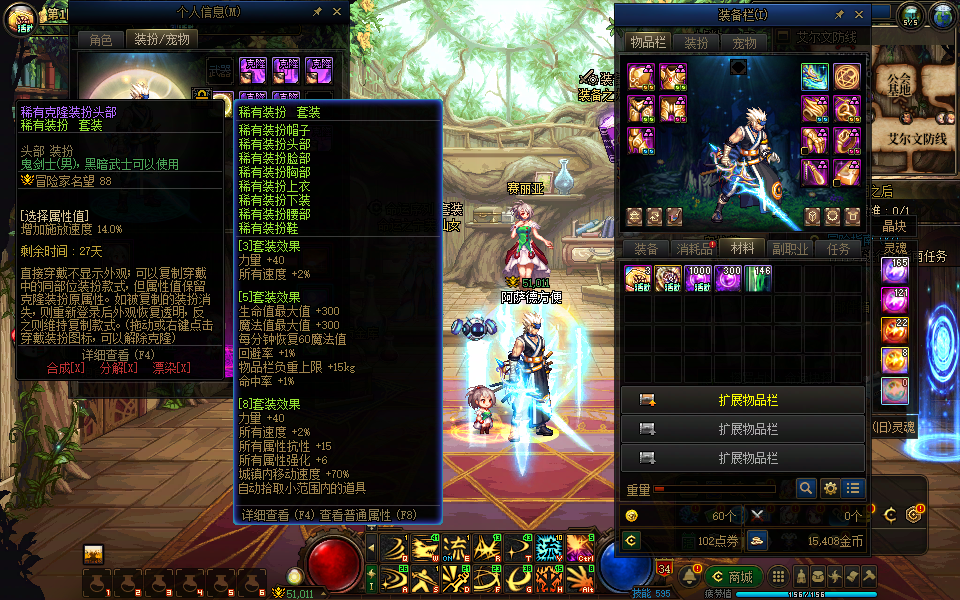The image size is (960, 600).
Task: Switch to the 角色 tab
Action: (101, 39)
